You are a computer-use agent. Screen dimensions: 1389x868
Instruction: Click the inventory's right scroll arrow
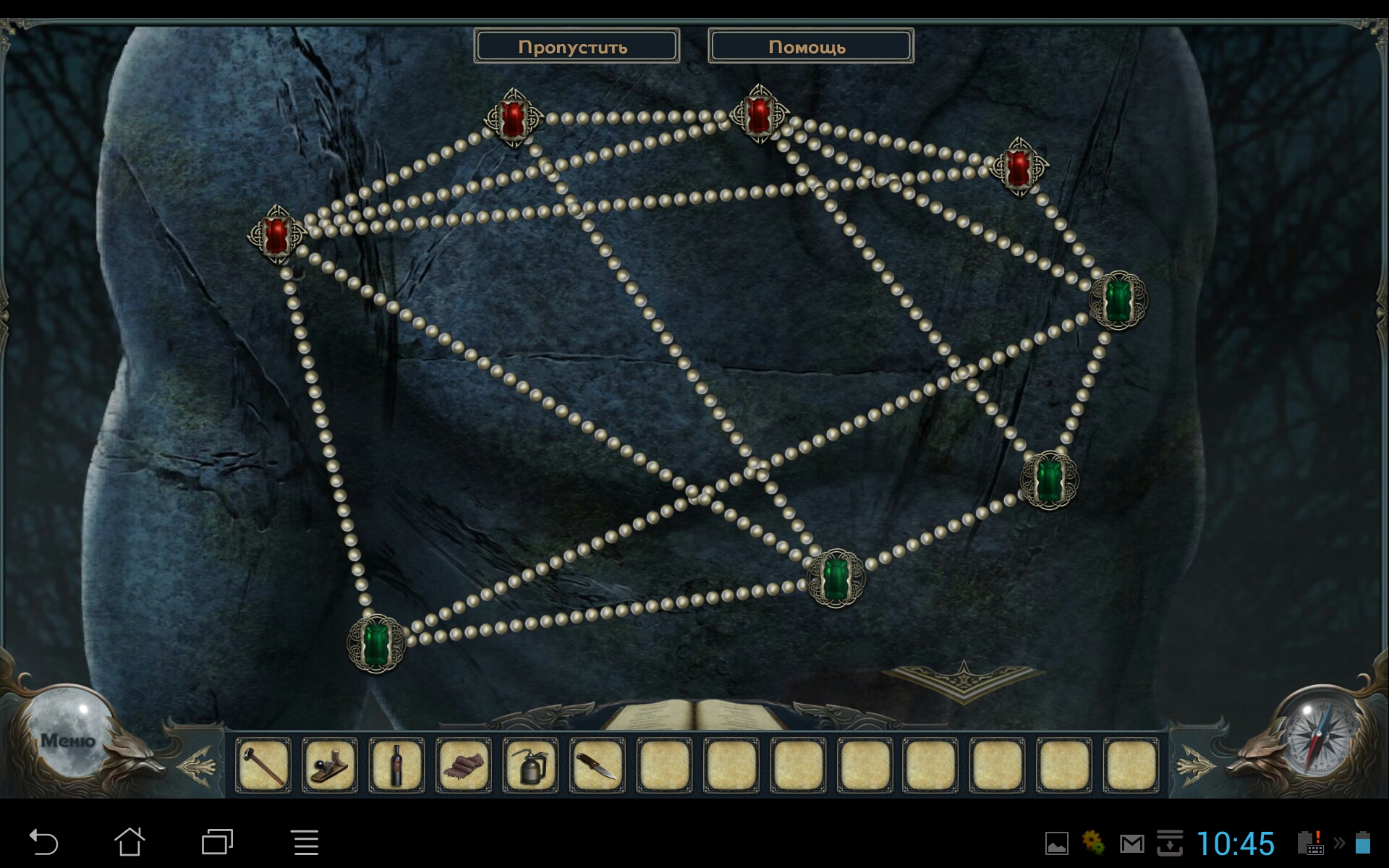pos(1194,765)
